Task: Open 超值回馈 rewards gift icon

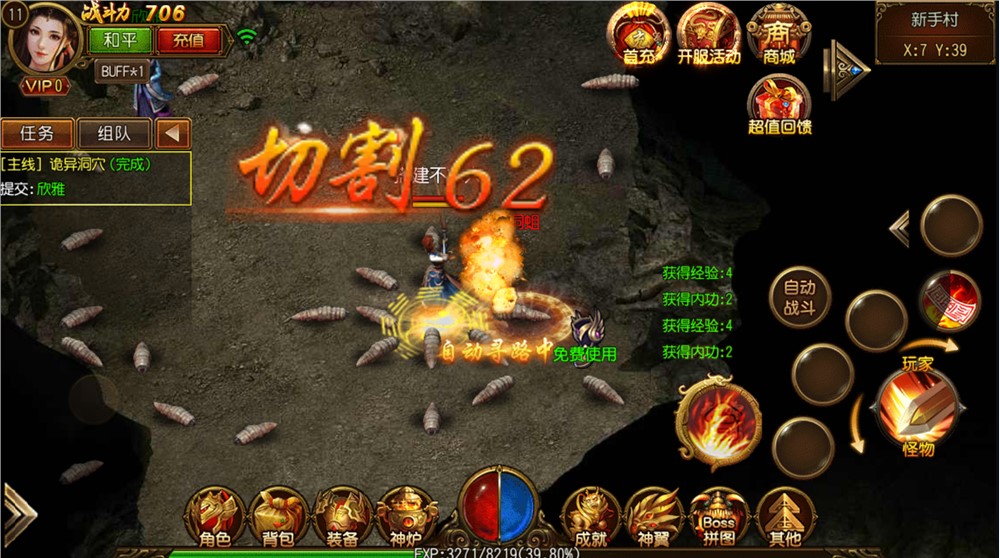Action: pyautogui.click(x=778, y=104)
